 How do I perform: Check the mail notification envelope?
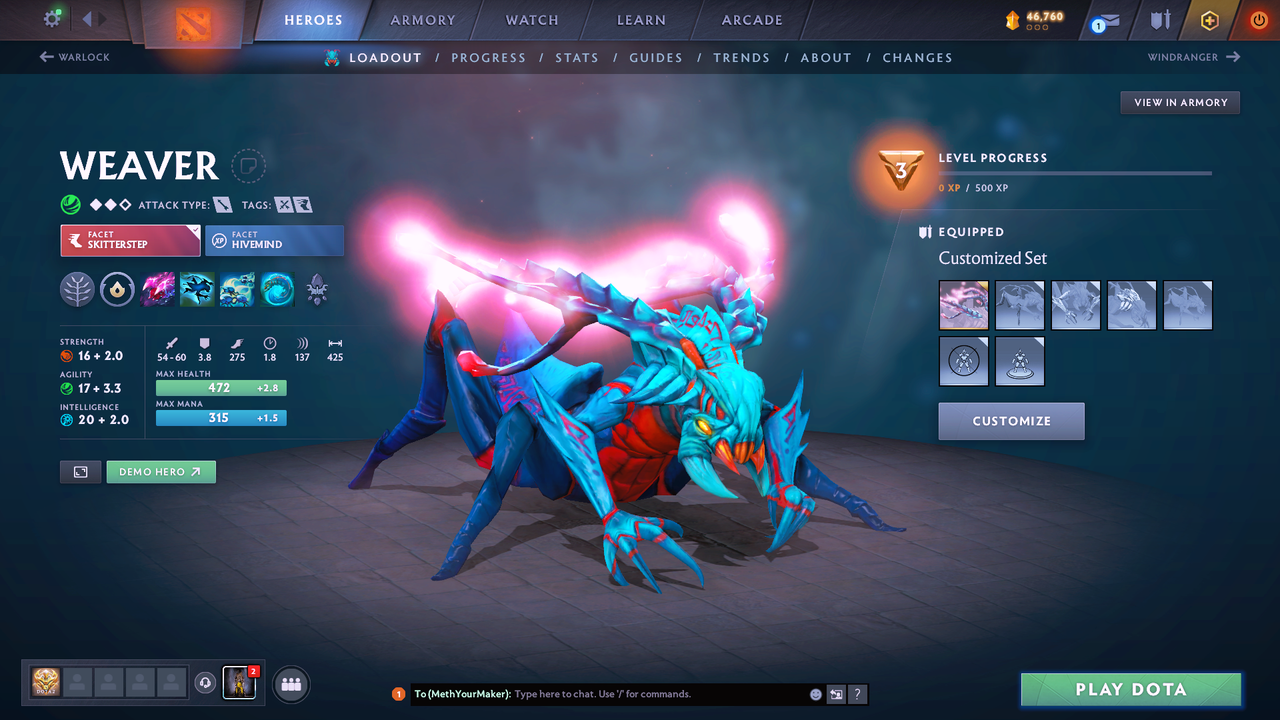click(1104, 19)
